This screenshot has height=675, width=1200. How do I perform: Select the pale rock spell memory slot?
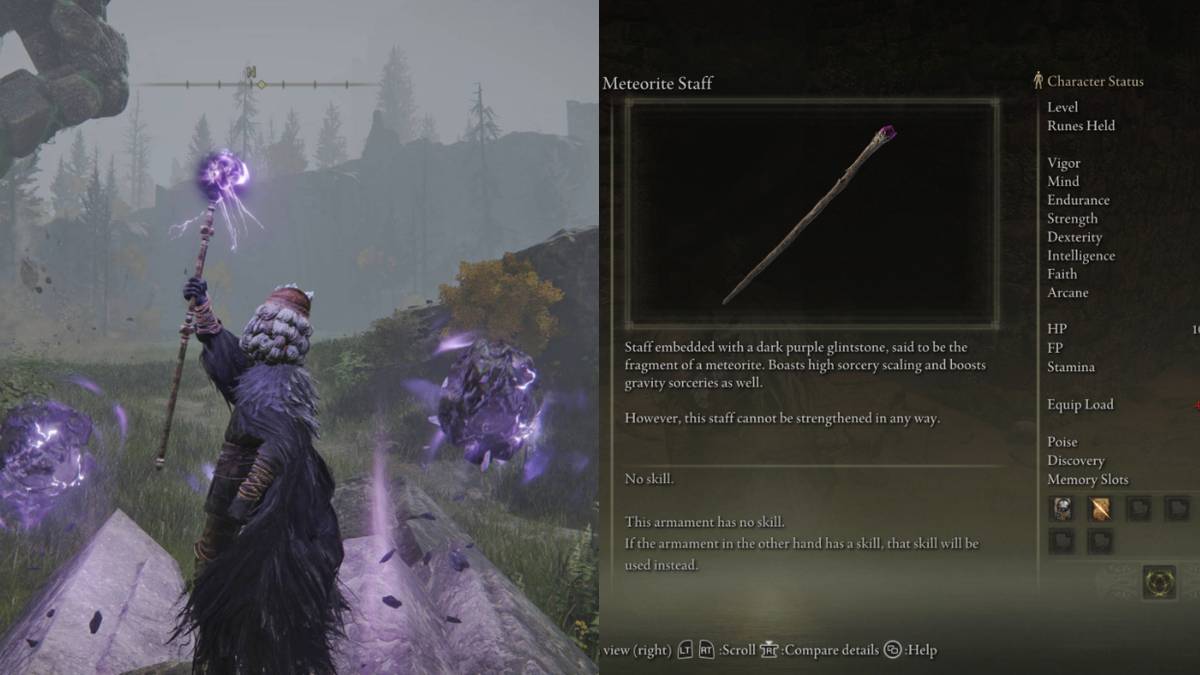pyautogui.click(x=1061, y=509)
